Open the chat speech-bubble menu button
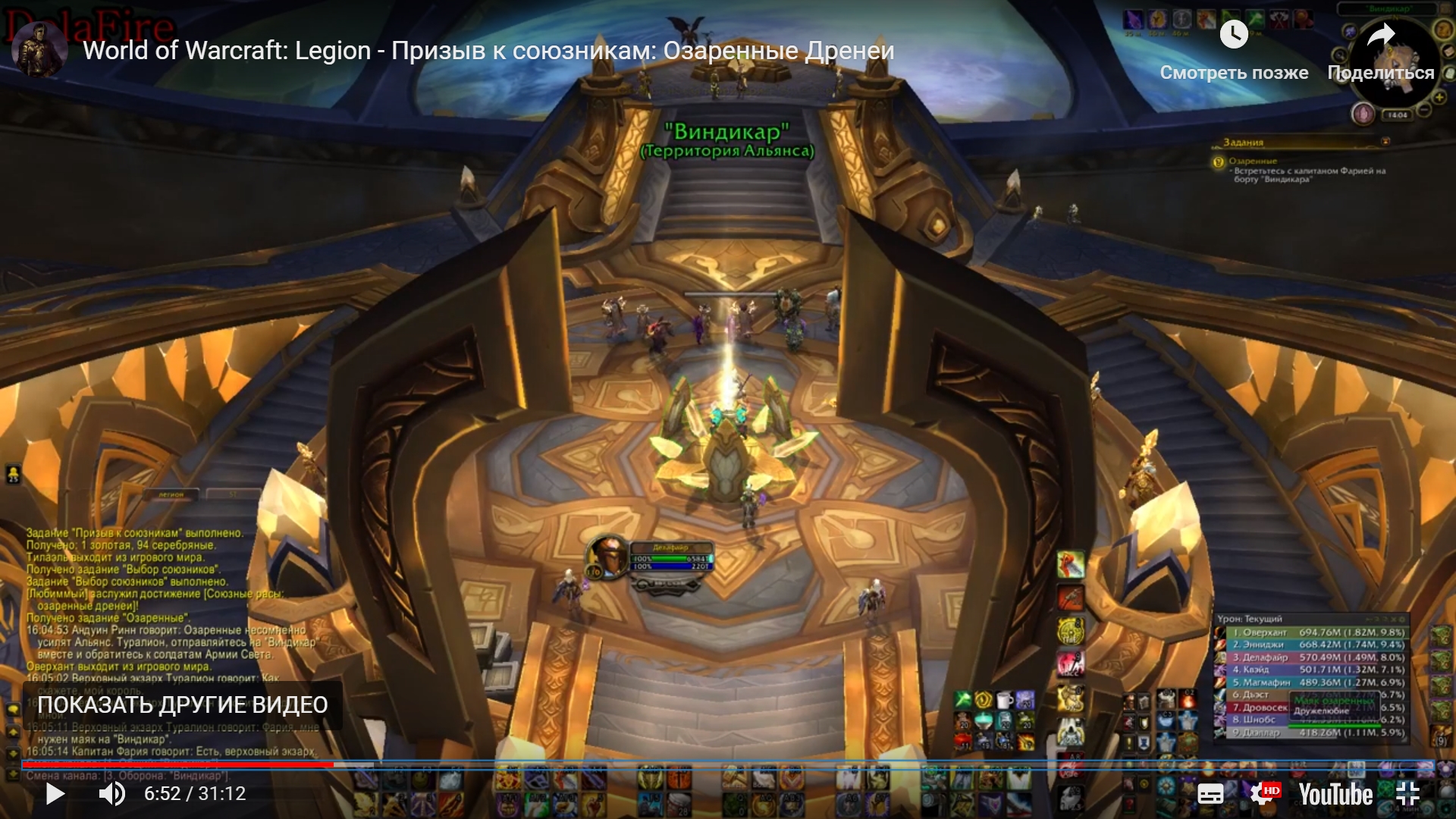1456x819 pixels. pyautogui.click(x=13, y=710)
